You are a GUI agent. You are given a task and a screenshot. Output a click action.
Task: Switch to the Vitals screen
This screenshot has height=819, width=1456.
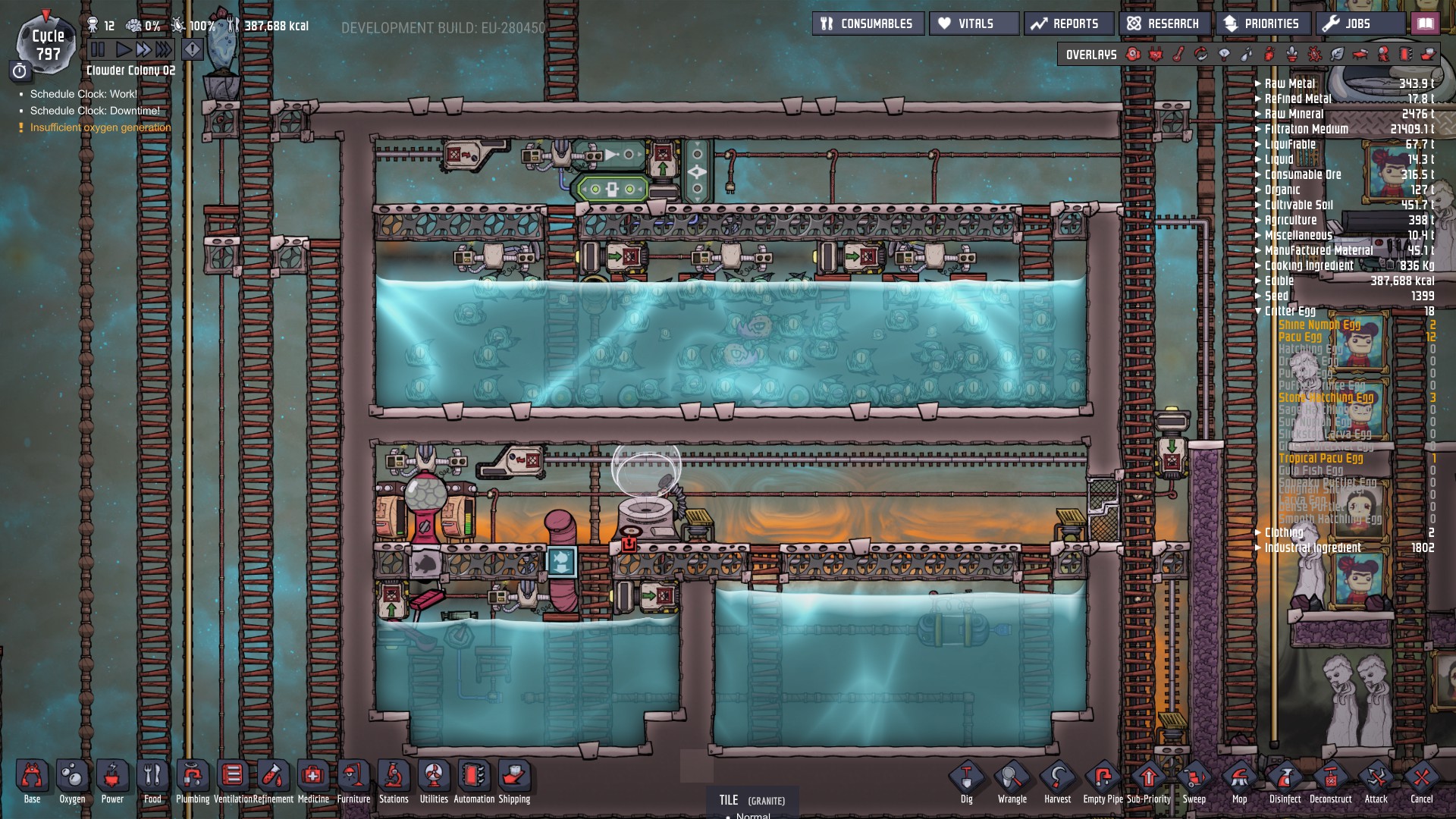tap(973, 23)
